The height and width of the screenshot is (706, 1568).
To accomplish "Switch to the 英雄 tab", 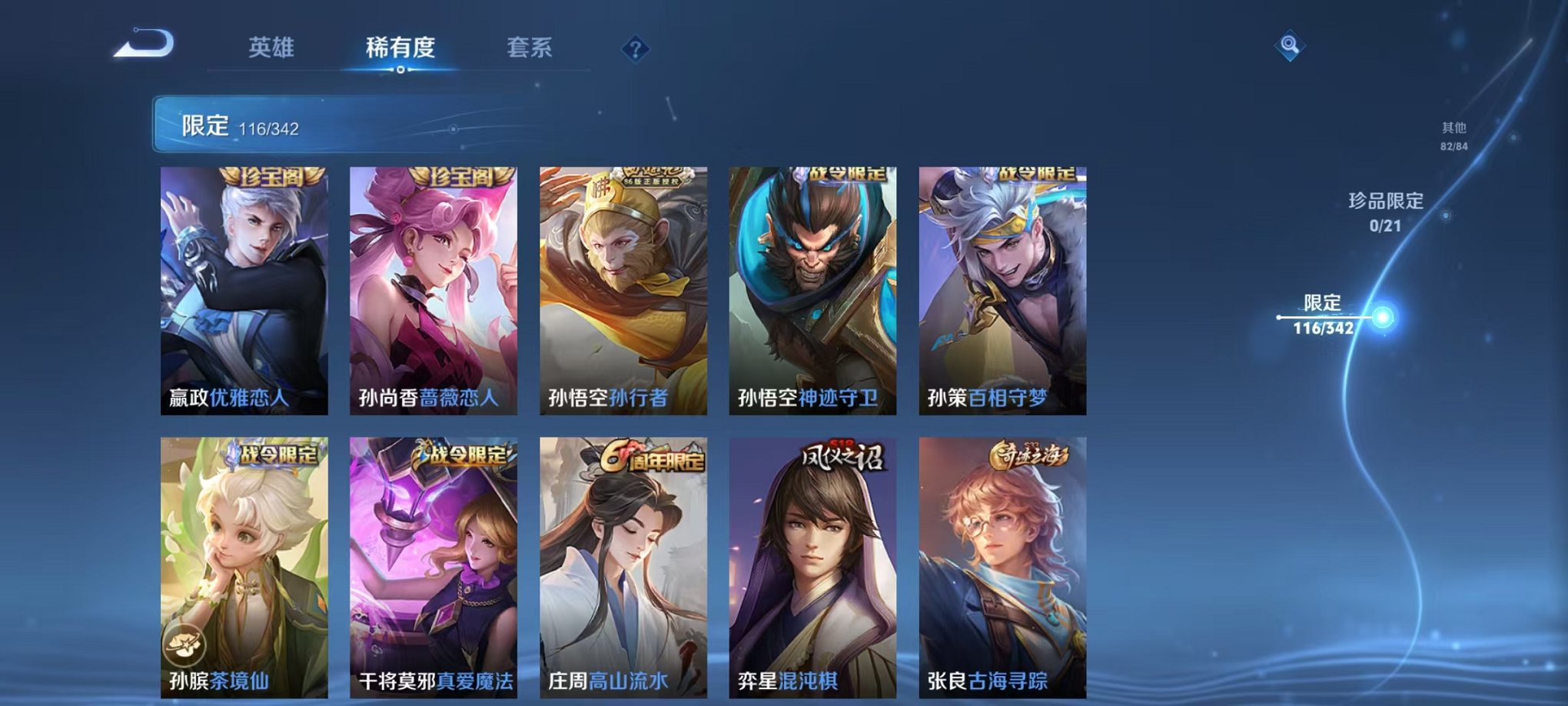I will (x=273, y=48).
